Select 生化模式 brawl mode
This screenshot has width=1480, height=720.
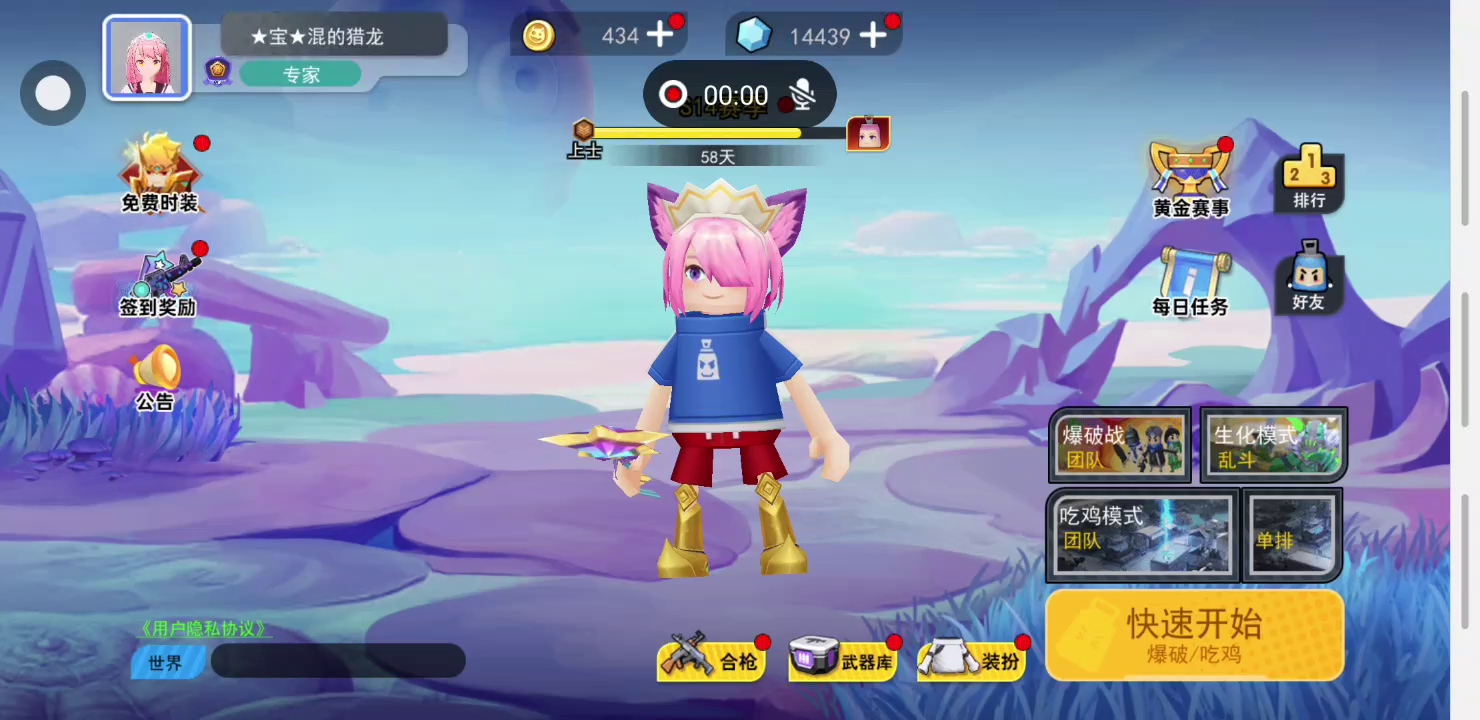pyautogui.click(x=1274, y=446)
